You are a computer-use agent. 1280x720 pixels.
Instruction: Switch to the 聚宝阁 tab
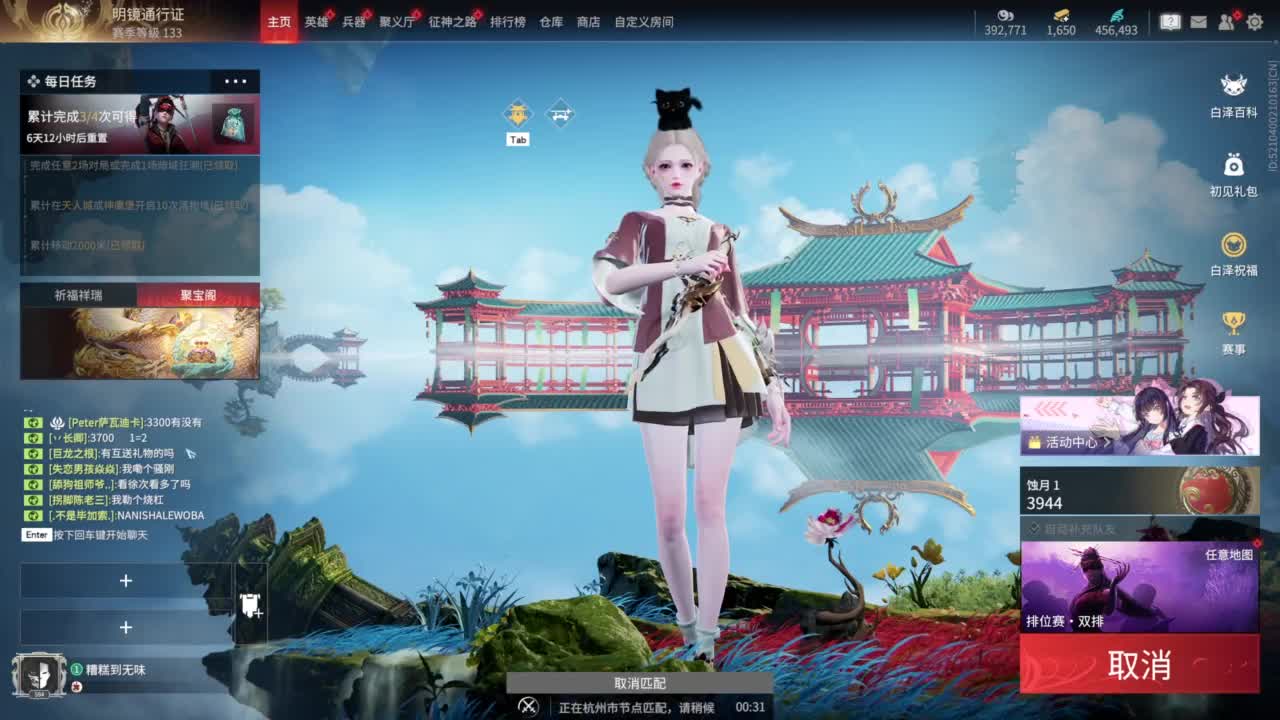click(197, 295)
